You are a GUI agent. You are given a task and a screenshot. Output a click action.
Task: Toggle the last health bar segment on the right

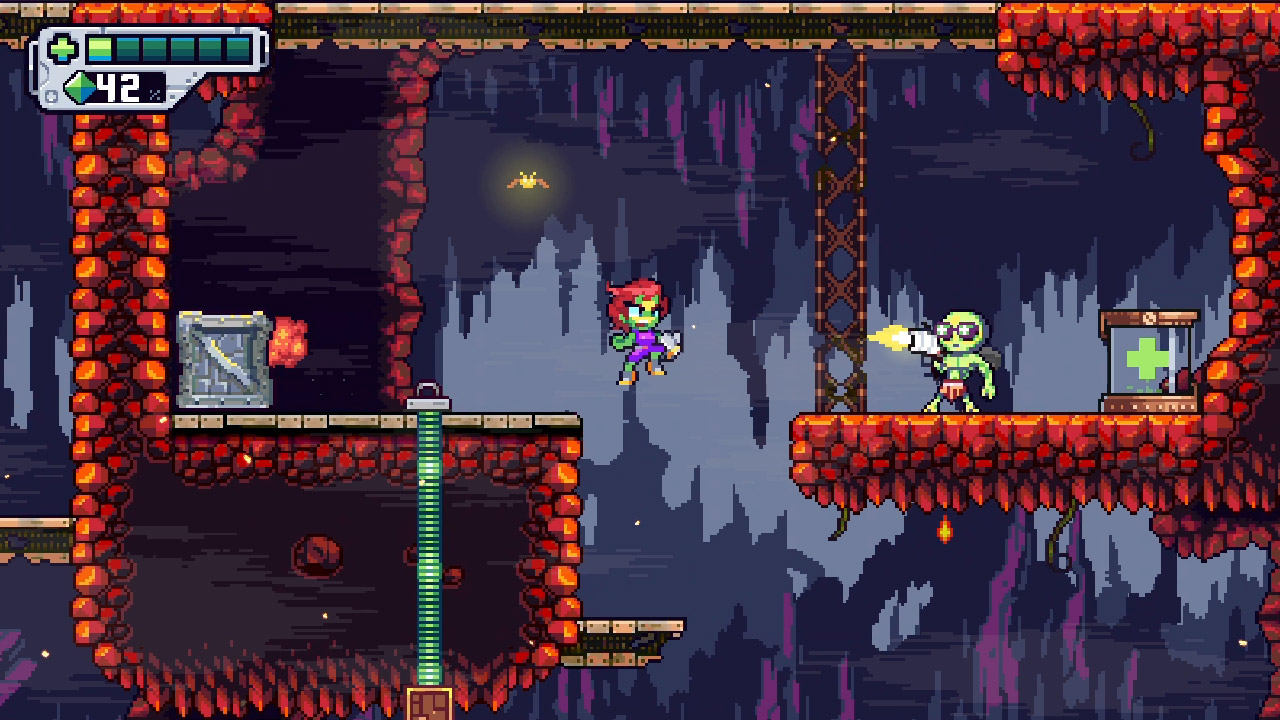(x=238, y=49)
